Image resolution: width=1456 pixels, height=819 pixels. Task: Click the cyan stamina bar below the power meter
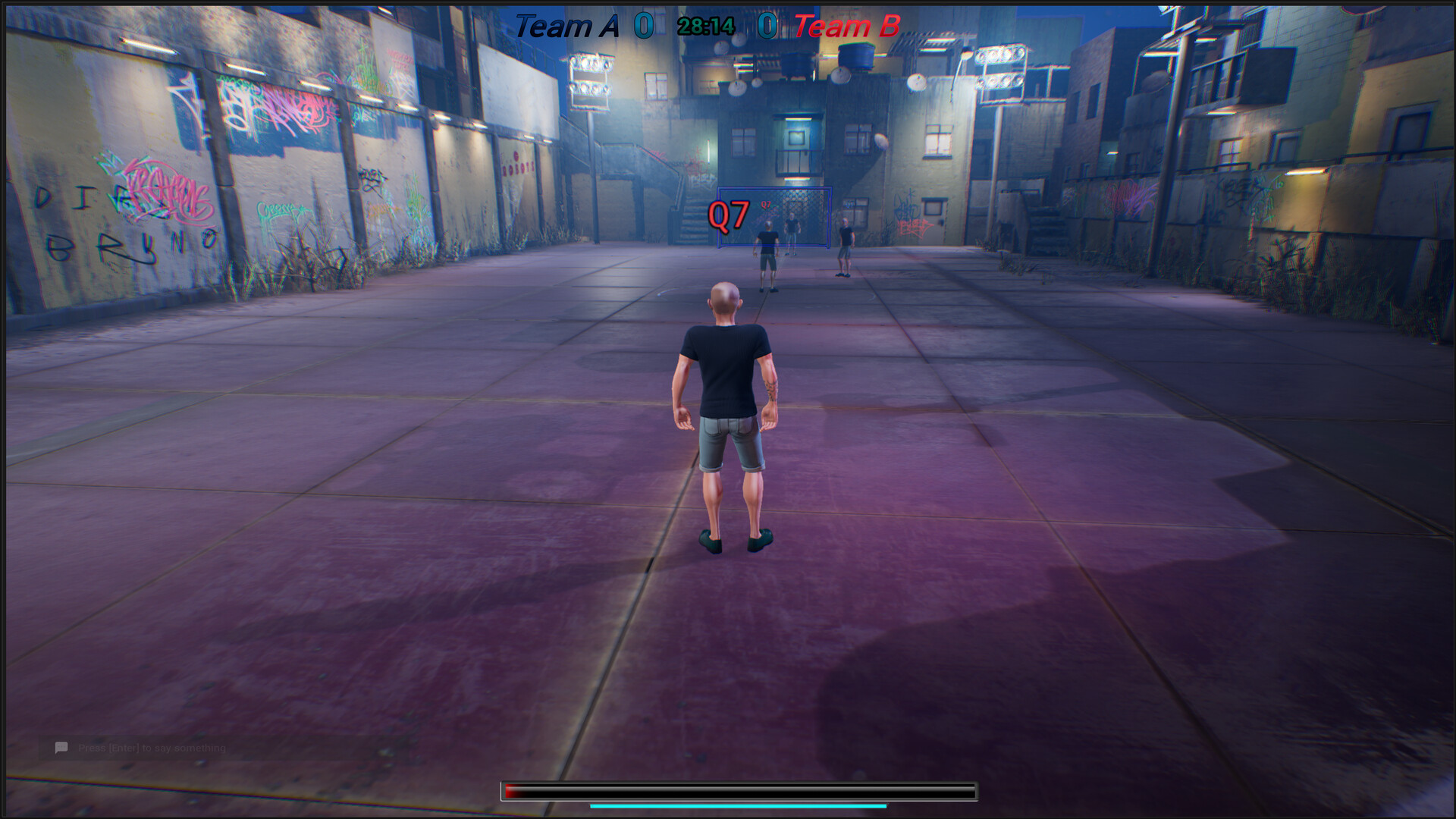point(736,806)
